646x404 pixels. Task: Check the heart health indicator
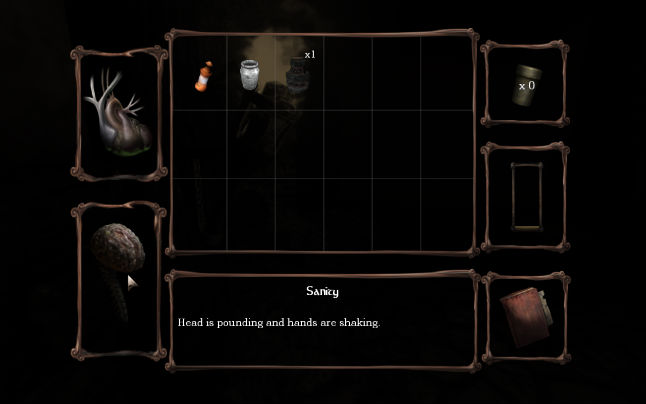[119, 114]
